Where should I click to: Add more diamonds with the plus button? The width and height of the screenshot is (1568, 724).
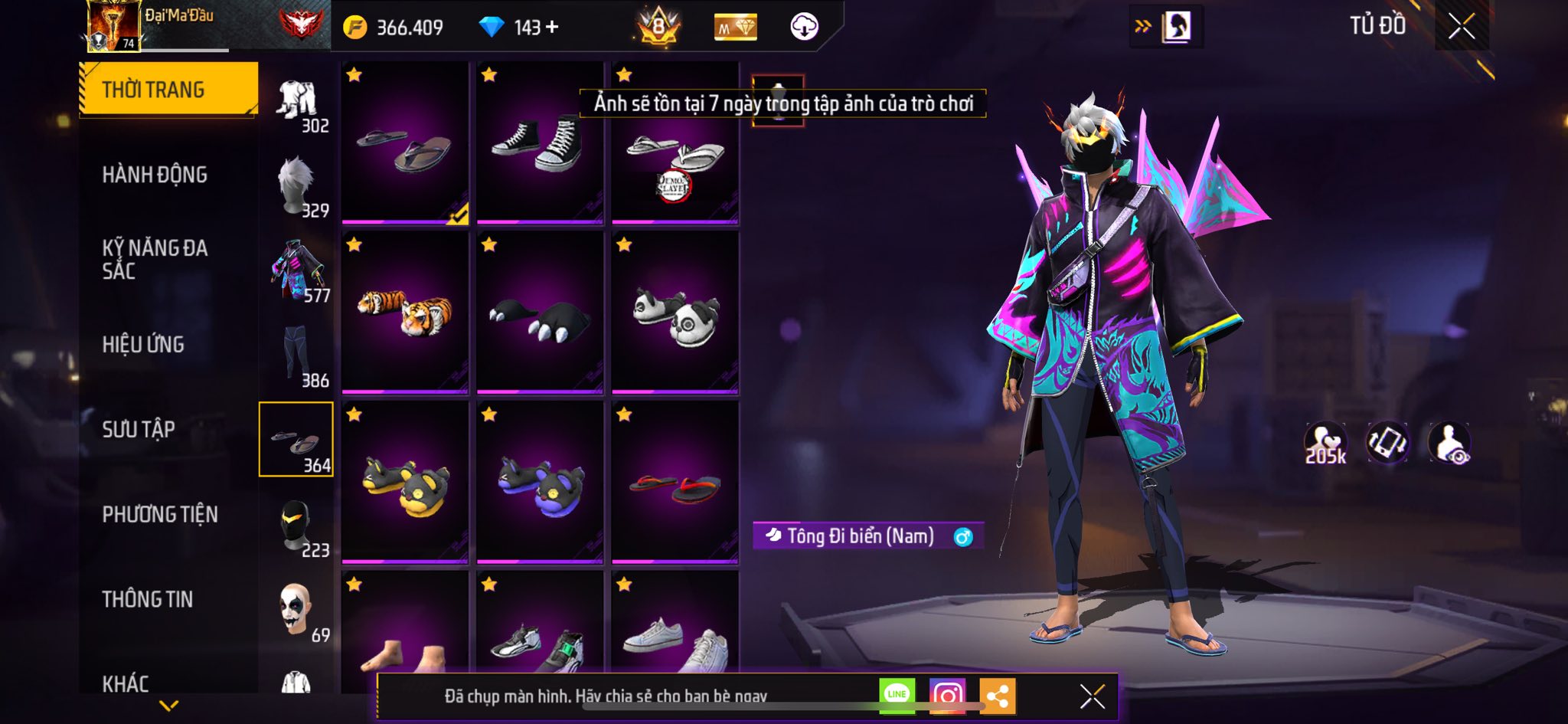coord(552,28)
